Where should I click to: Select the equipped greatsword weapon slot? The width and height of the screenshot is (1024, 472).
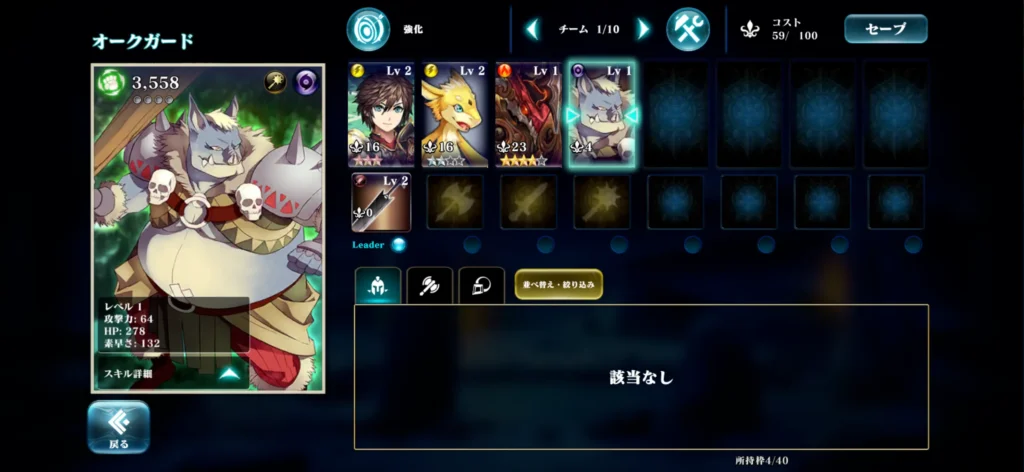380,202
